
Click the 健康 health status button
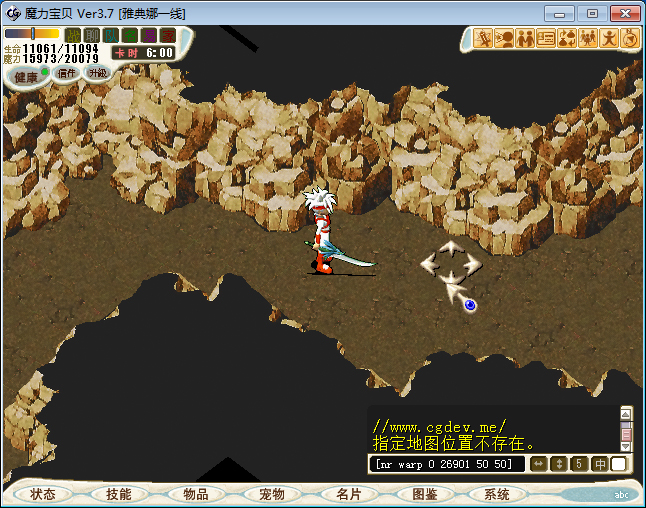pyautogui.click(x=26, y=77)
